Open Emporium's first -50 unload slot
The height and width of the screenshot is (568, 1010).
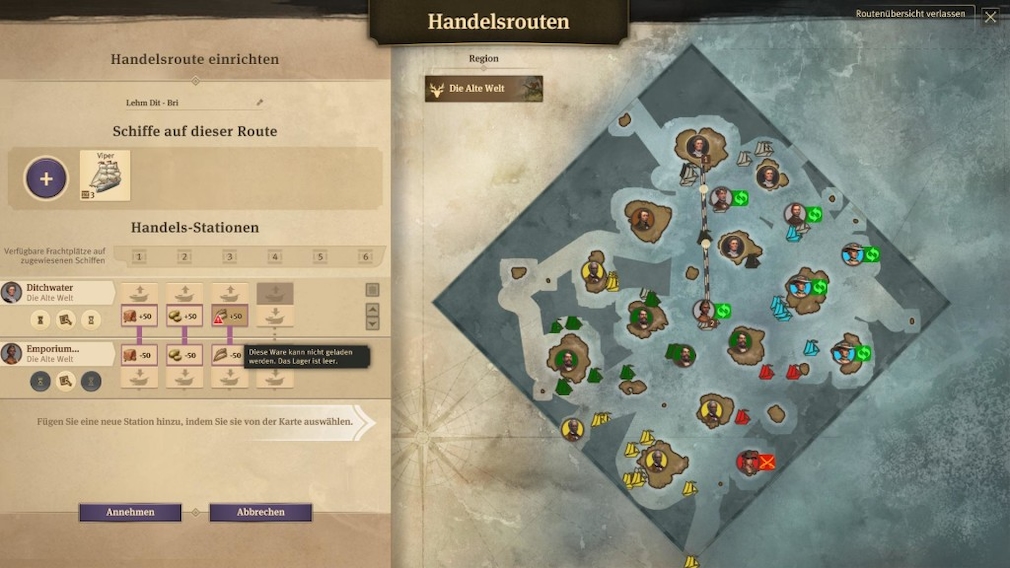[139, 355]
